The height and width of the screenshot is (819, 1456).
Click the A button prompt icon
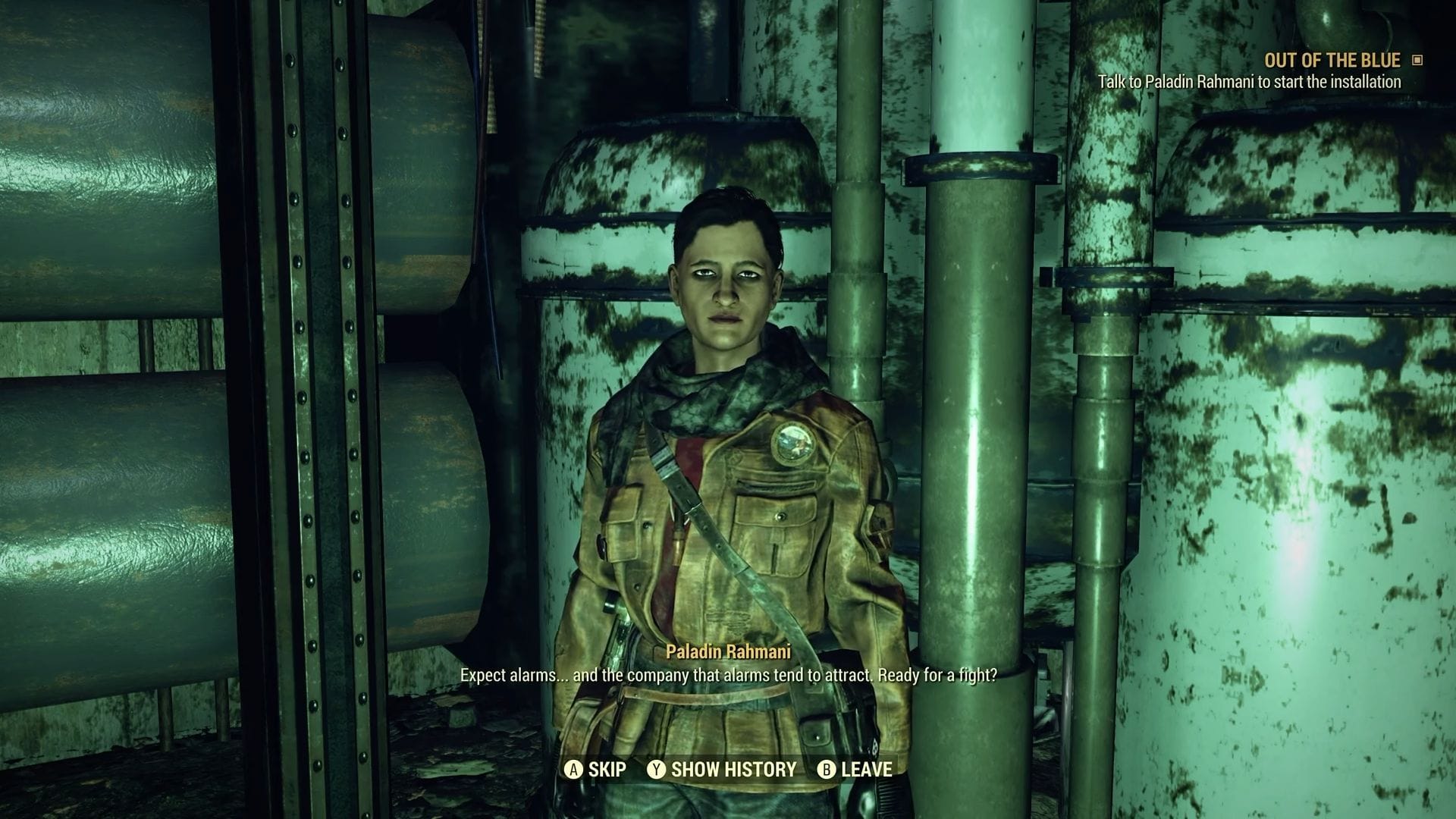tap(574, 770)
